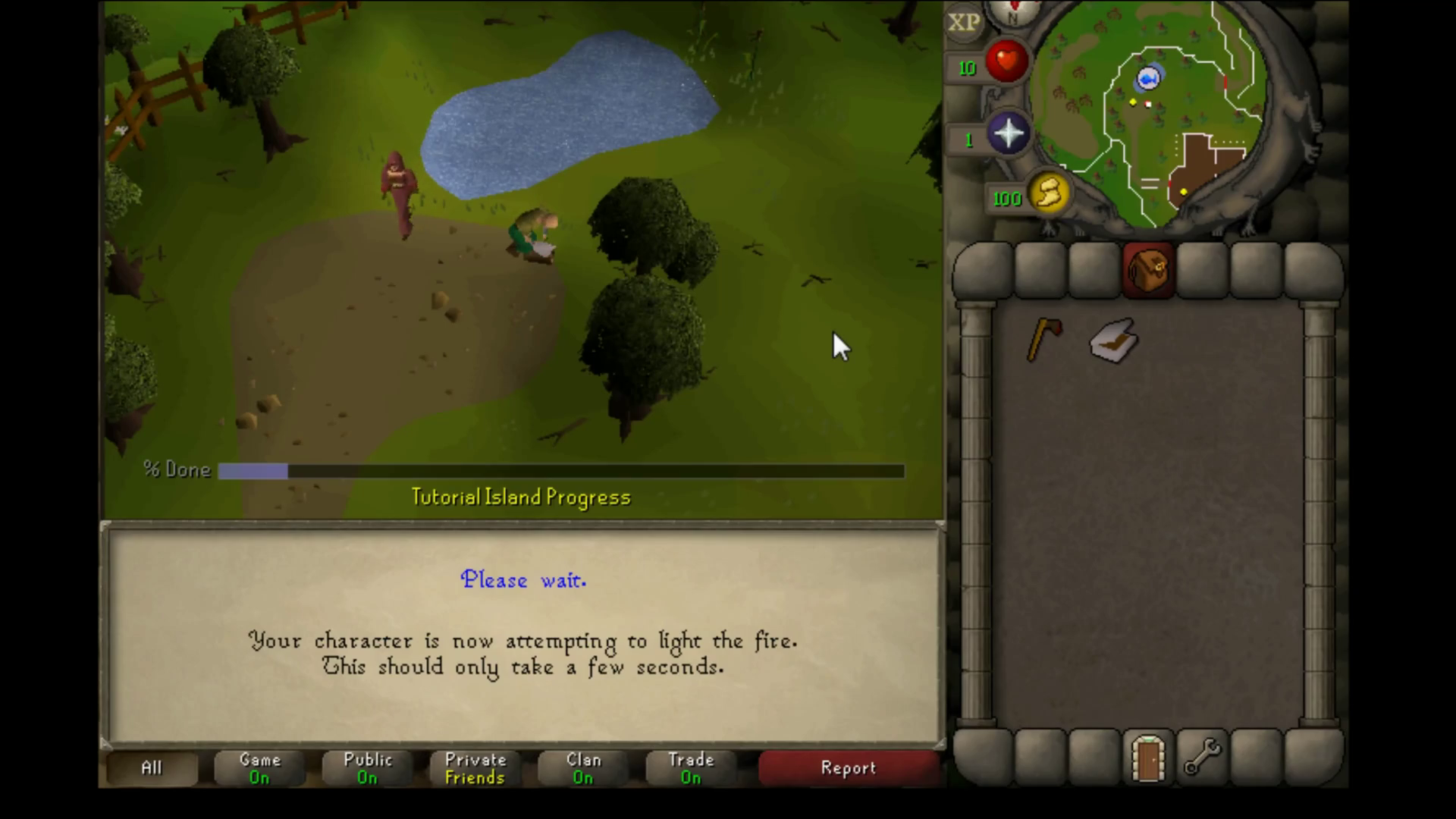Click the Tutorial Island Progress bar
The width and height of the screenshot is (1456, 819).
[x=560, y=471]
